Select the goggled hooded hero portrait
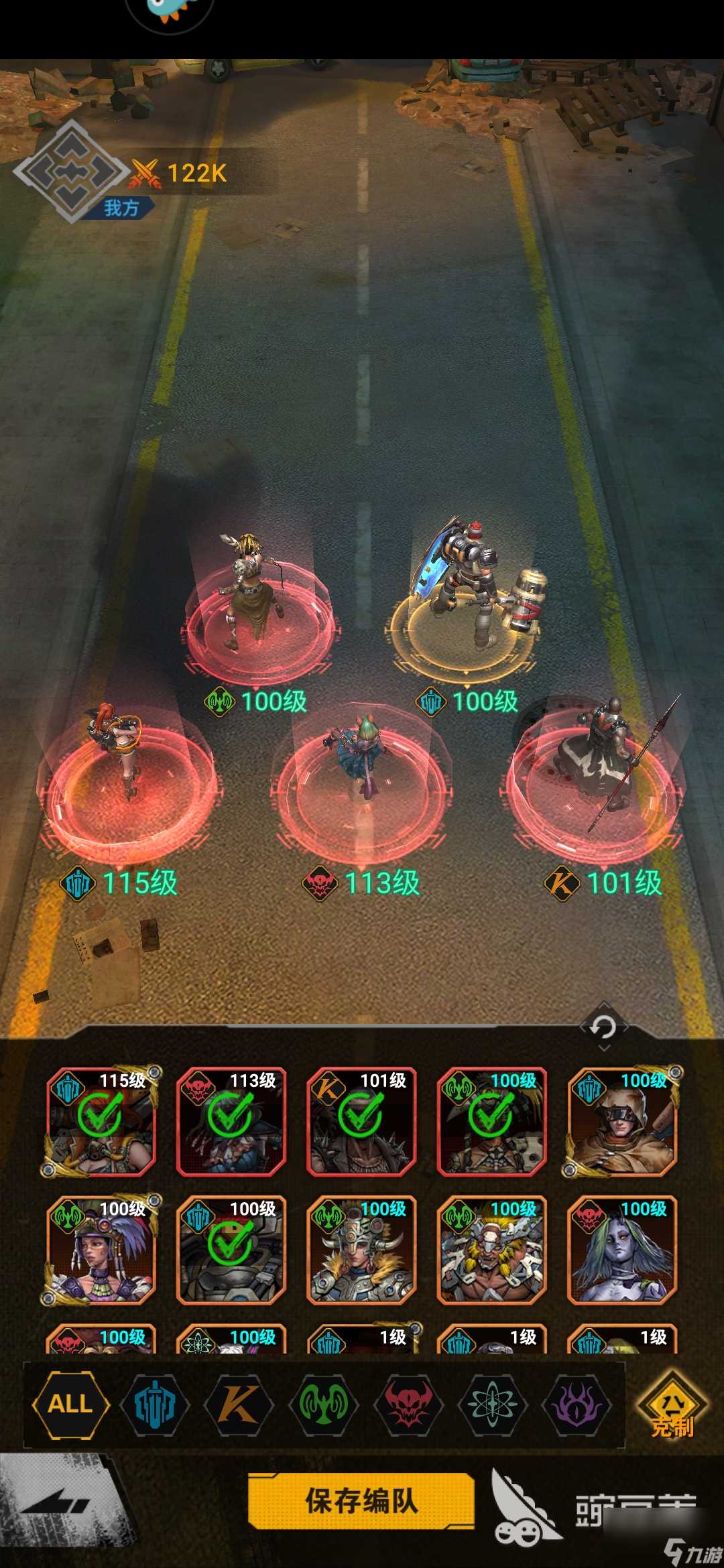The height and width of the screenshot is (1568, 724). [621, 1122]
